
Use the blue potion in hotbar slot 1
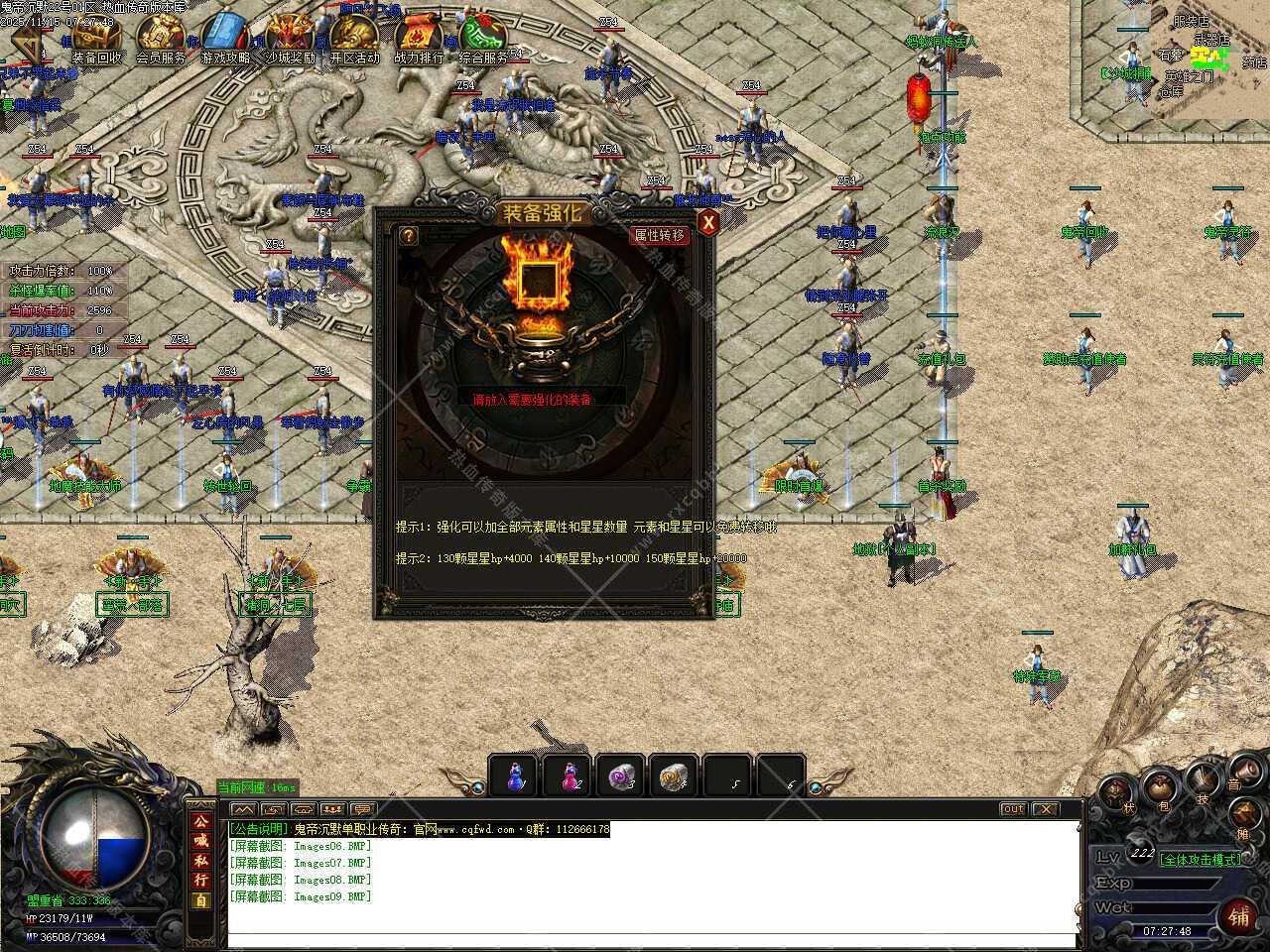point(514,775)
